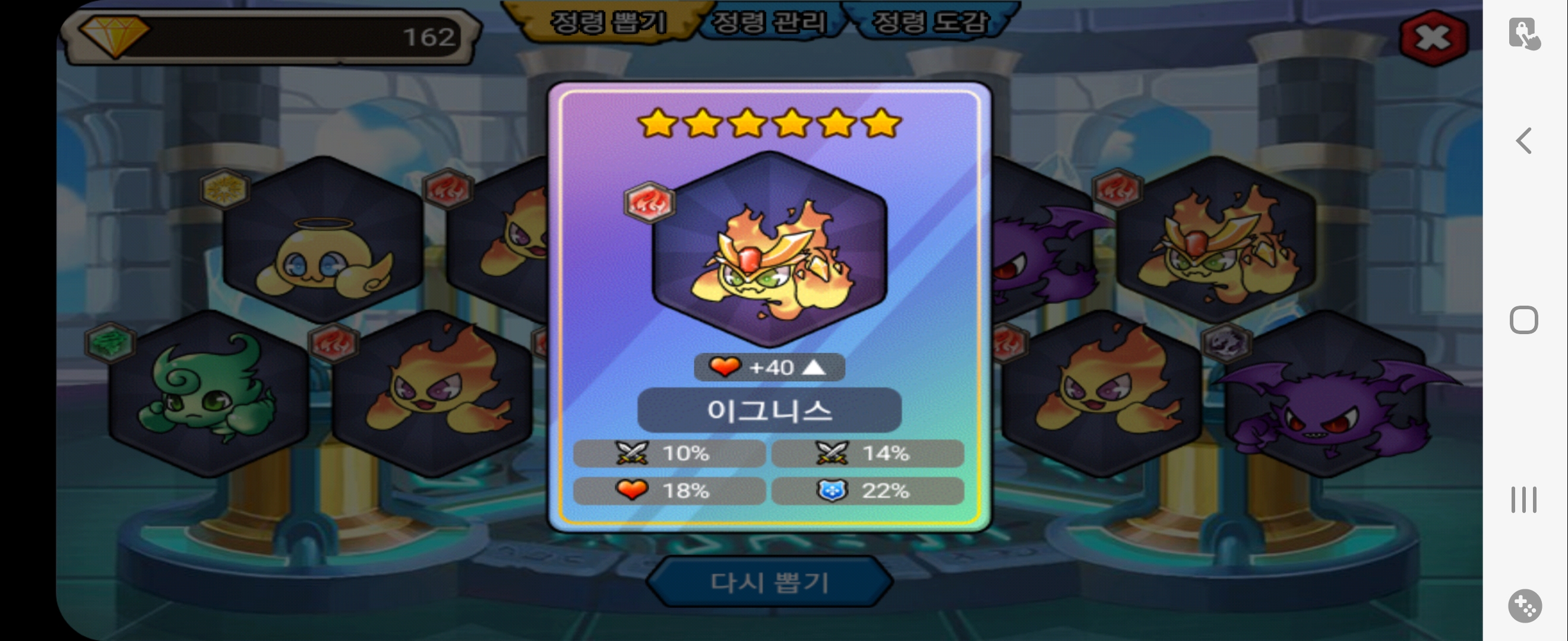This screenshot has height=641, width=1568.
Task: Open the game controller tools icon
Action: pos(1525,606)
